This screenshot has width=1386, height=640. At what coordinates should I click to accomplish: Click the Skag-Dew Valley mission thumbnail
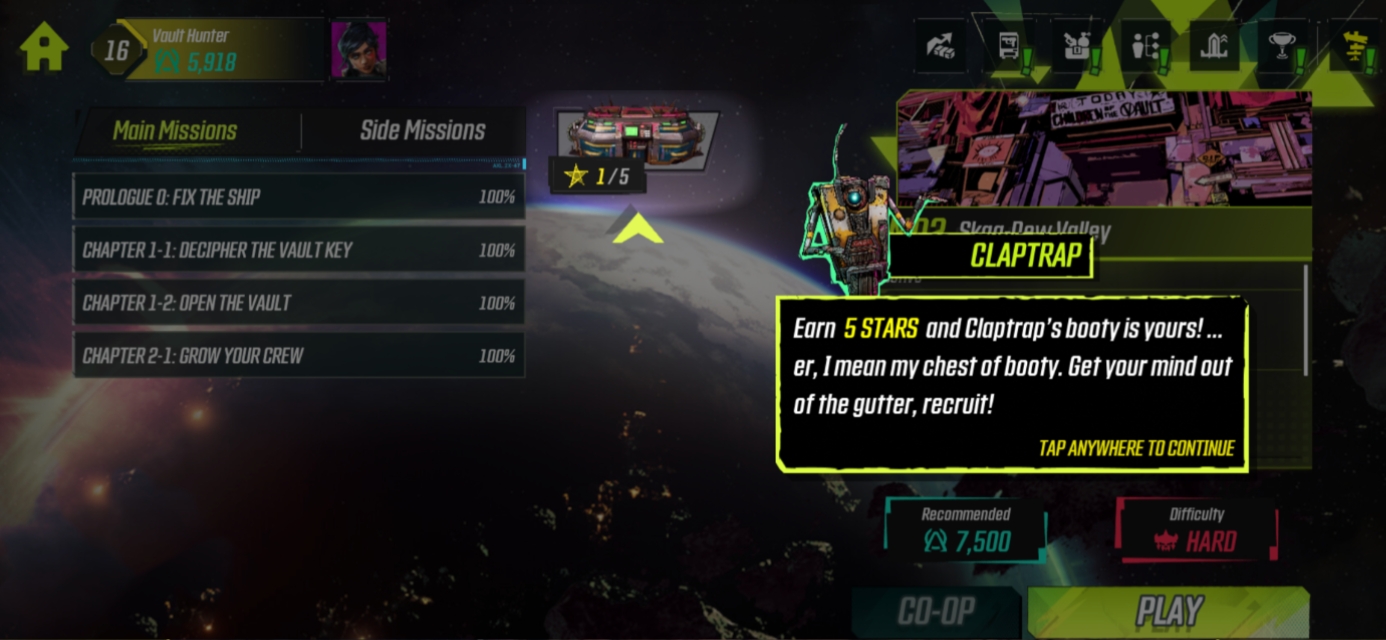pyautogui.click(x=1104, y=150)
